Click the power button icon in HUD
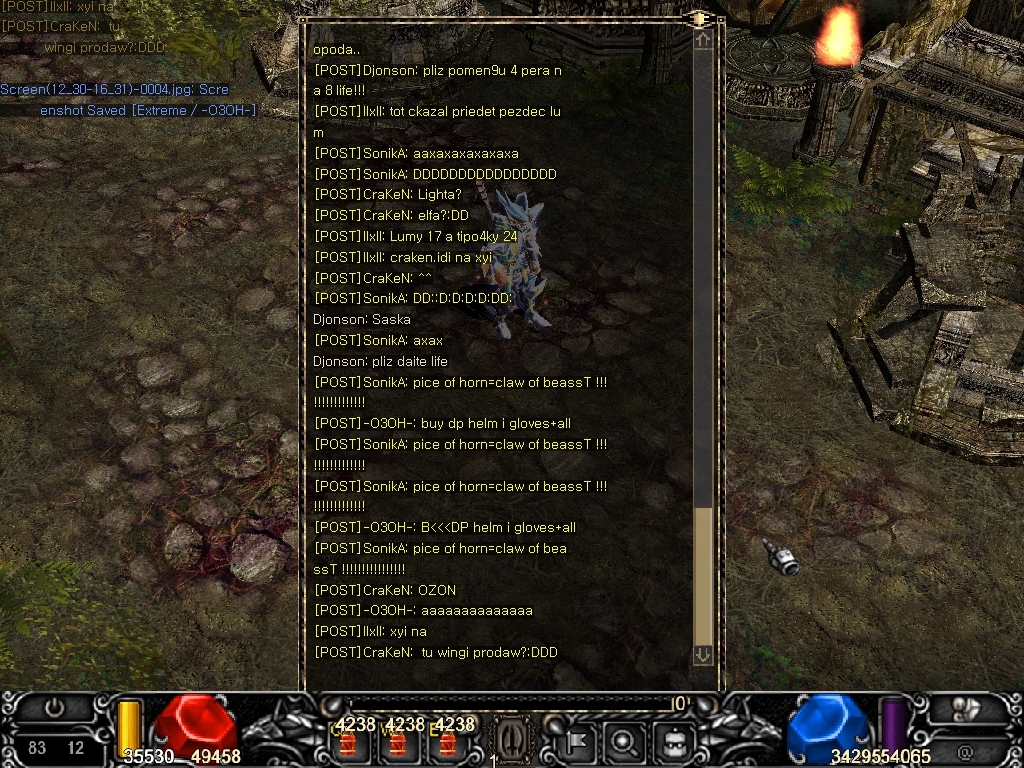The height and width of the screenshot is (768, 1024). click(54, 707)
